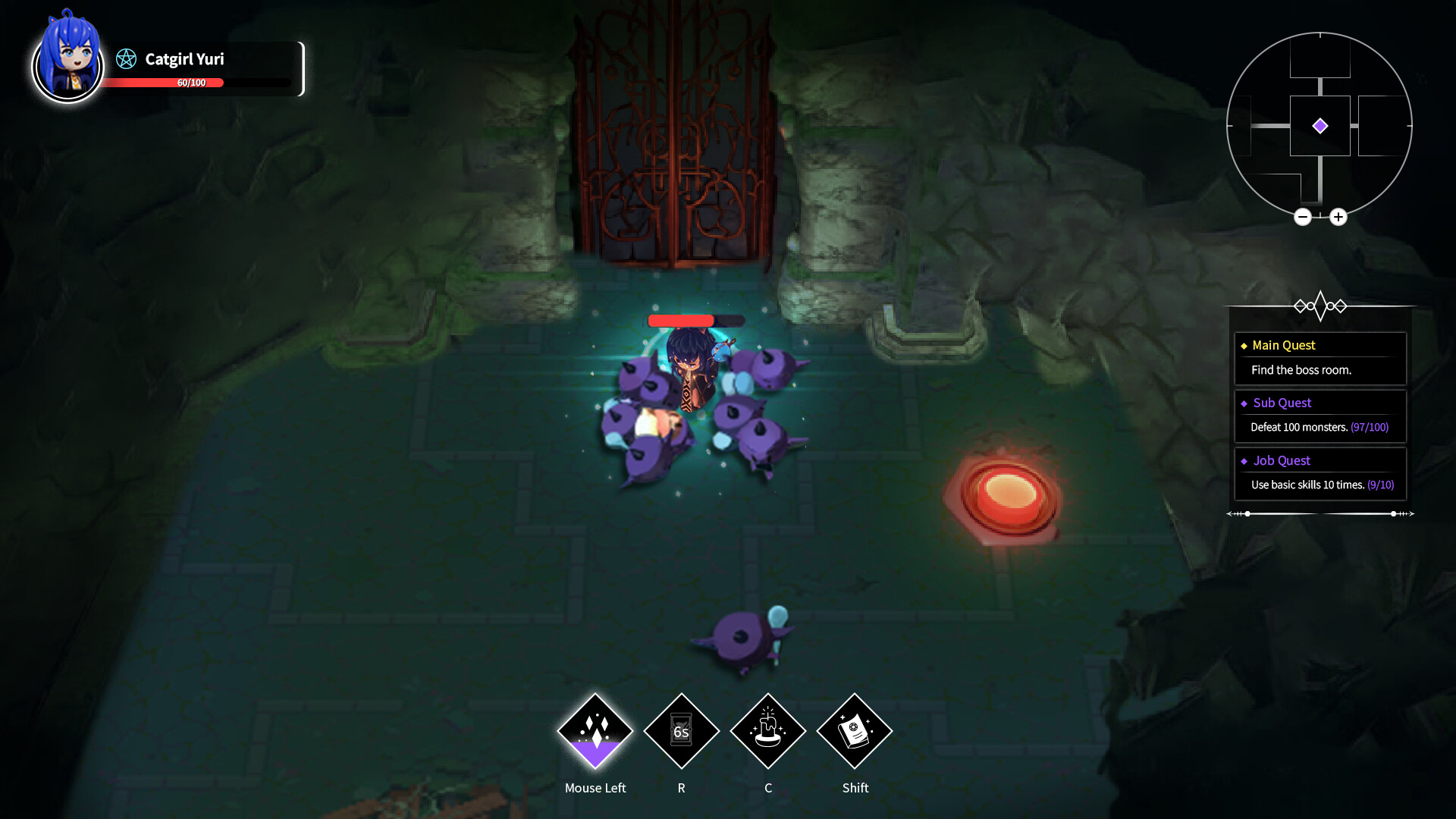Click the (97/100) monster counter text

1369,427
